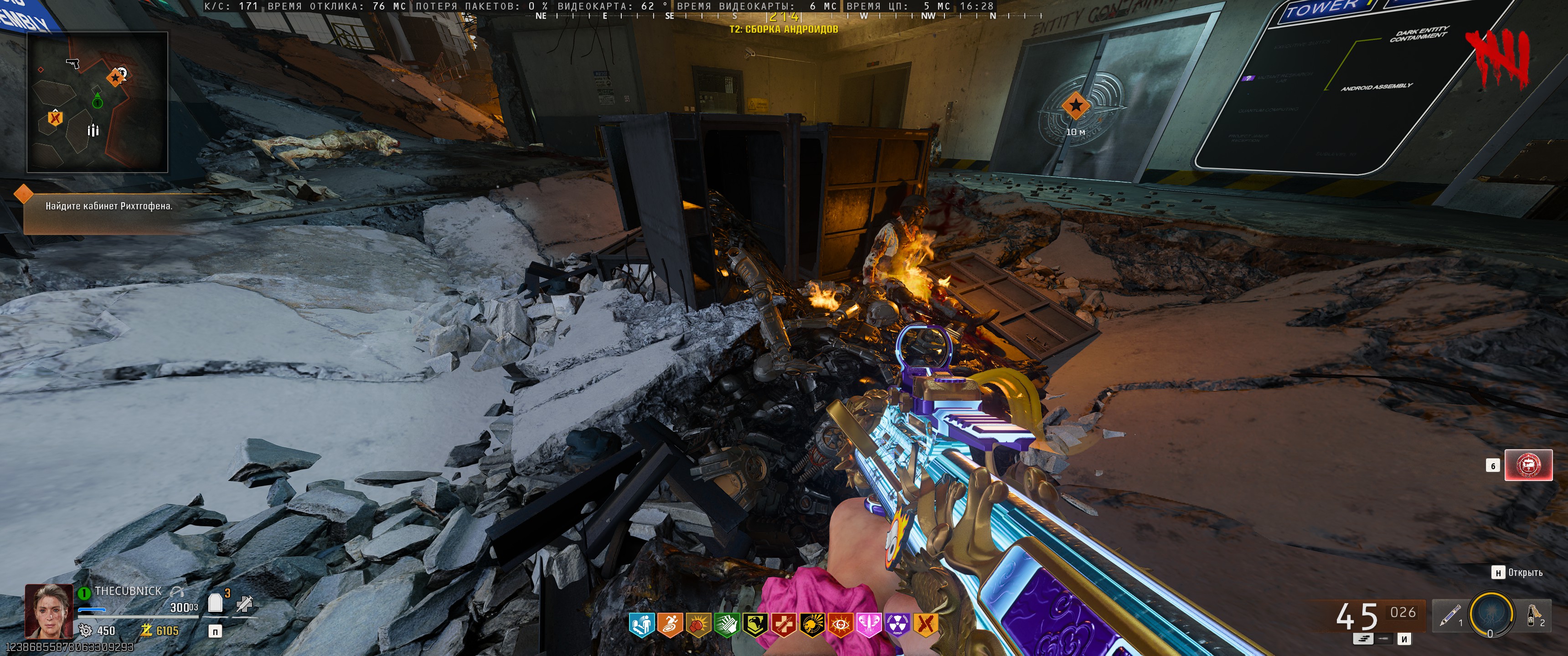Click the orange star objective marker on minimap
The image size is (1568, 656).
pos(115,78)
